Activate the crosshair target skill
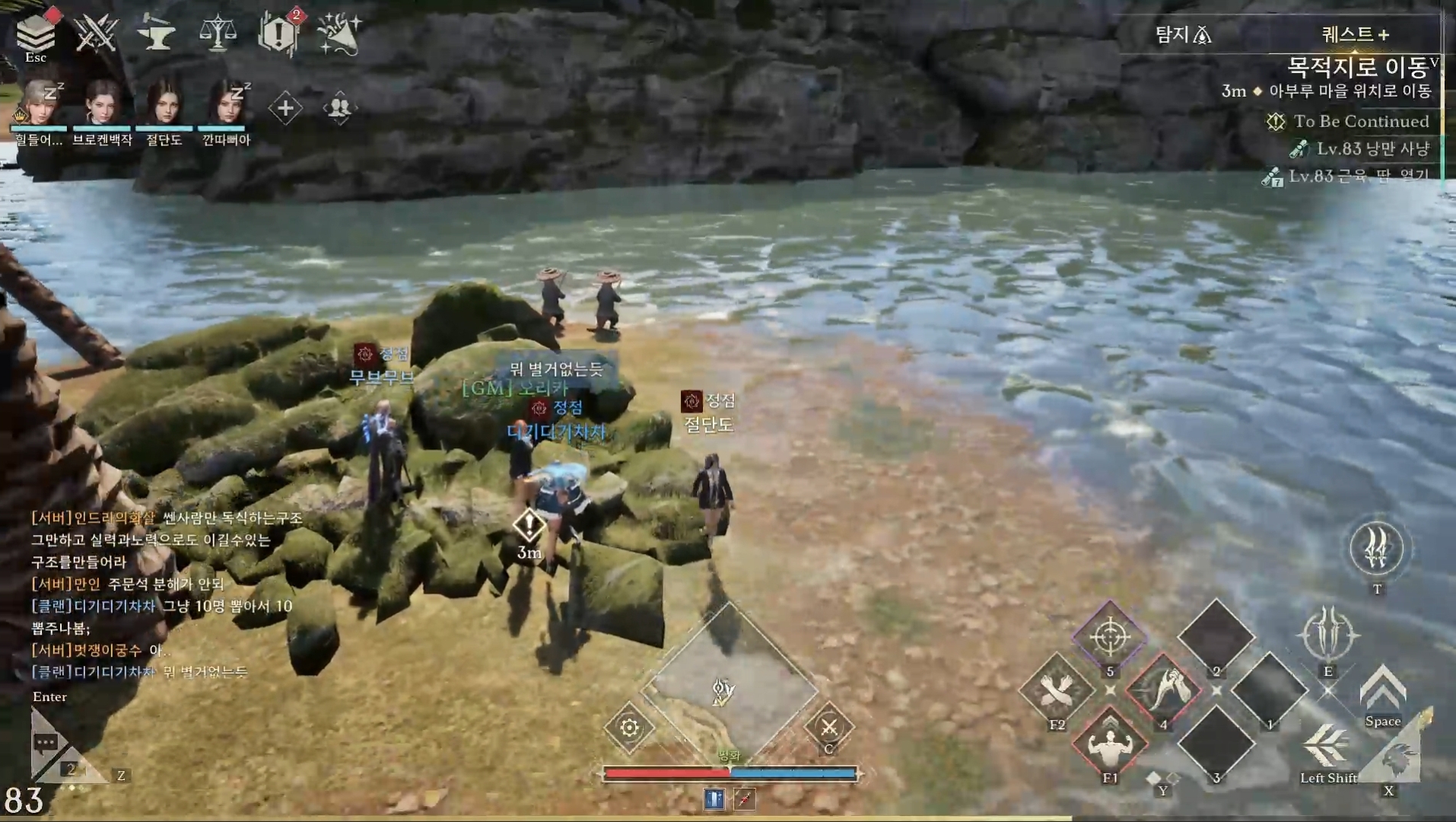Viewport: 1456px width, 822px height. pyautogui.click(x=1109, y=636)
